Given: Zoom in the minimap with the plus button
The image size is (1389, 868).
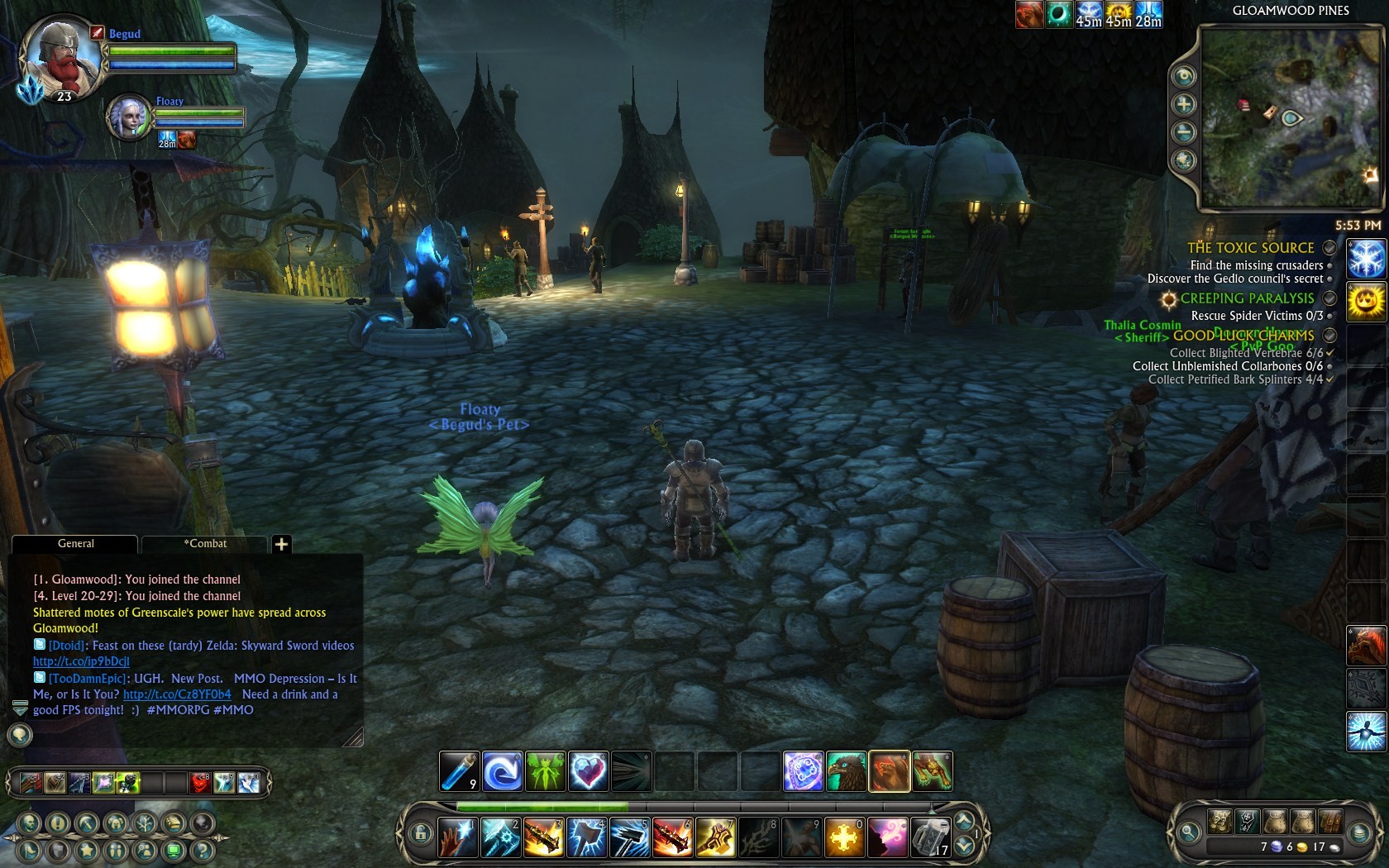Looking at the screenshot, I should 1184,104.
